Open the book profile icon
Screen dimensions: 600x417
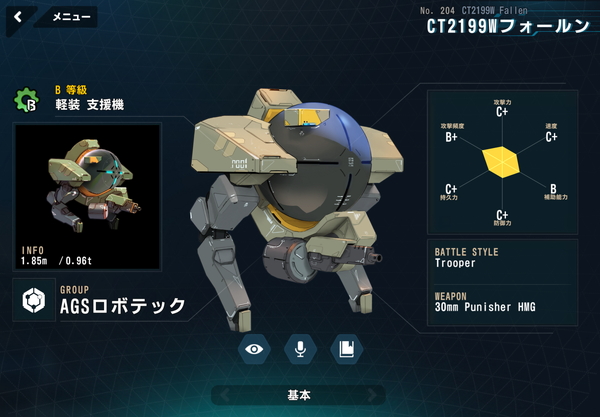[345, 348]
